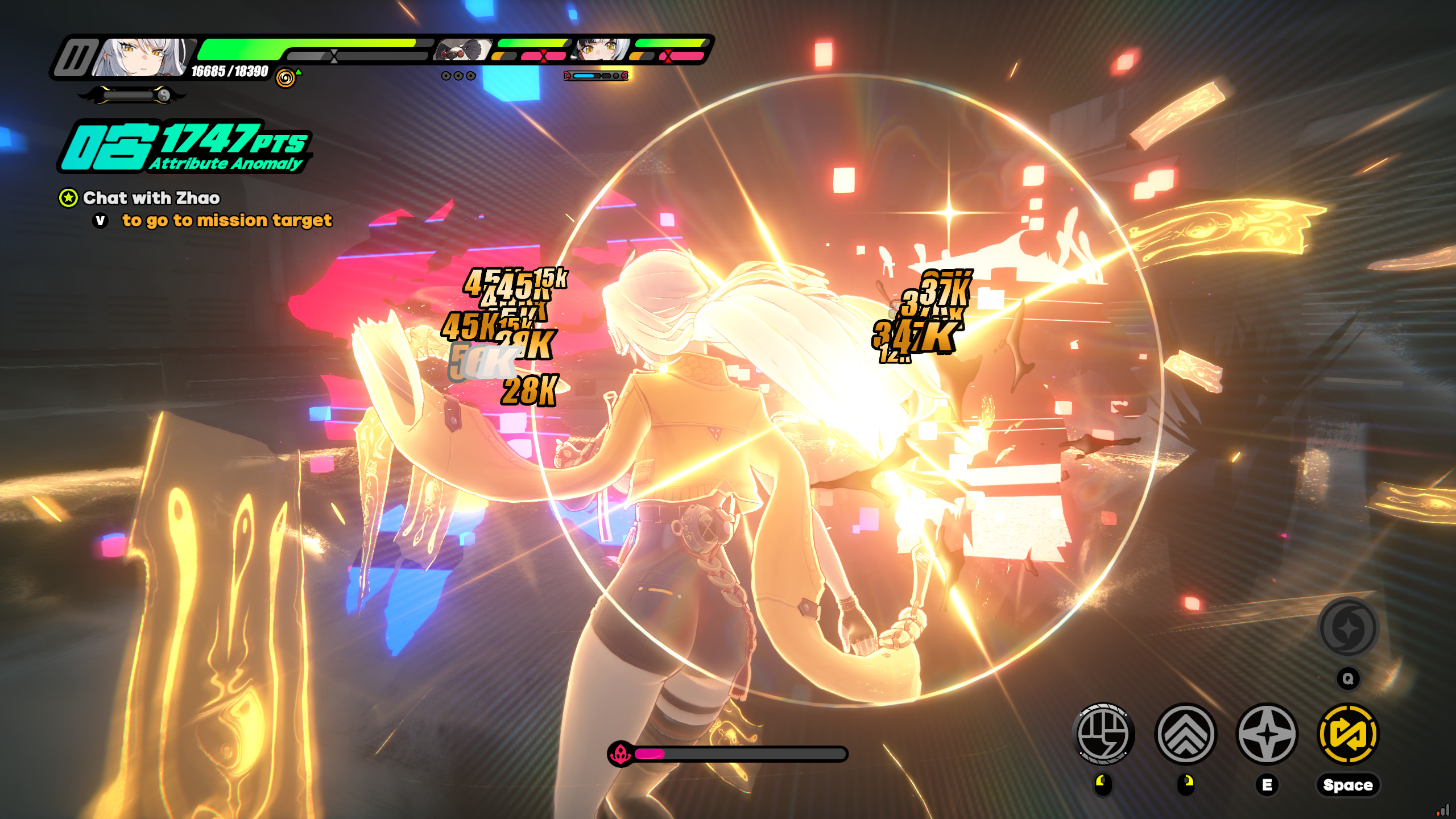The image size is (1456, 819).
Task: Pause the game with the top-left pause button
Action: tap(75, 57)
